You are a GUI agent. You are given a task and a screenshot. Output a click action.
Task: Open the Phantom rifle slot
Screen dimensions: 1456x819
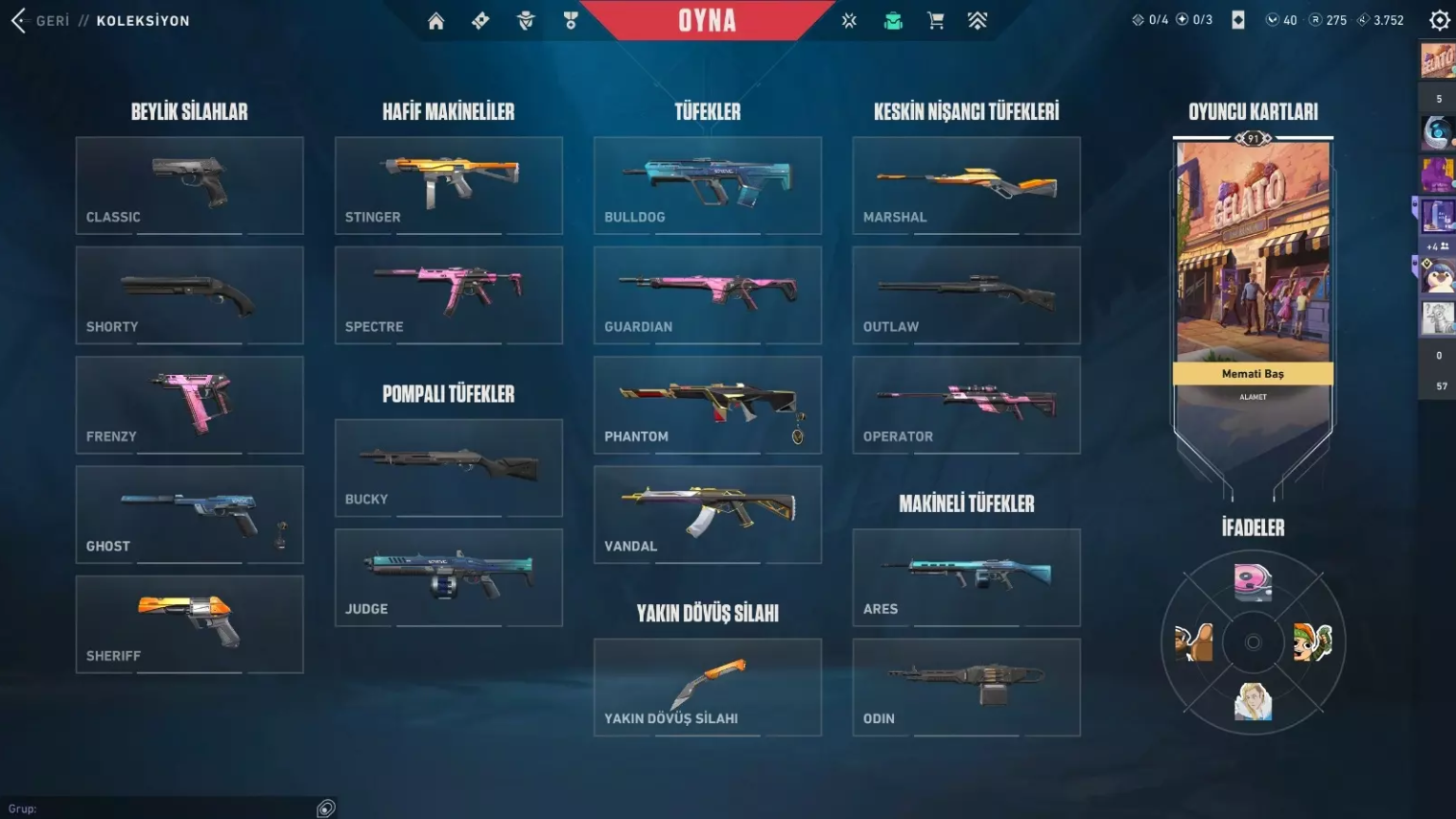pyautogui.click(x=707, y=405)
